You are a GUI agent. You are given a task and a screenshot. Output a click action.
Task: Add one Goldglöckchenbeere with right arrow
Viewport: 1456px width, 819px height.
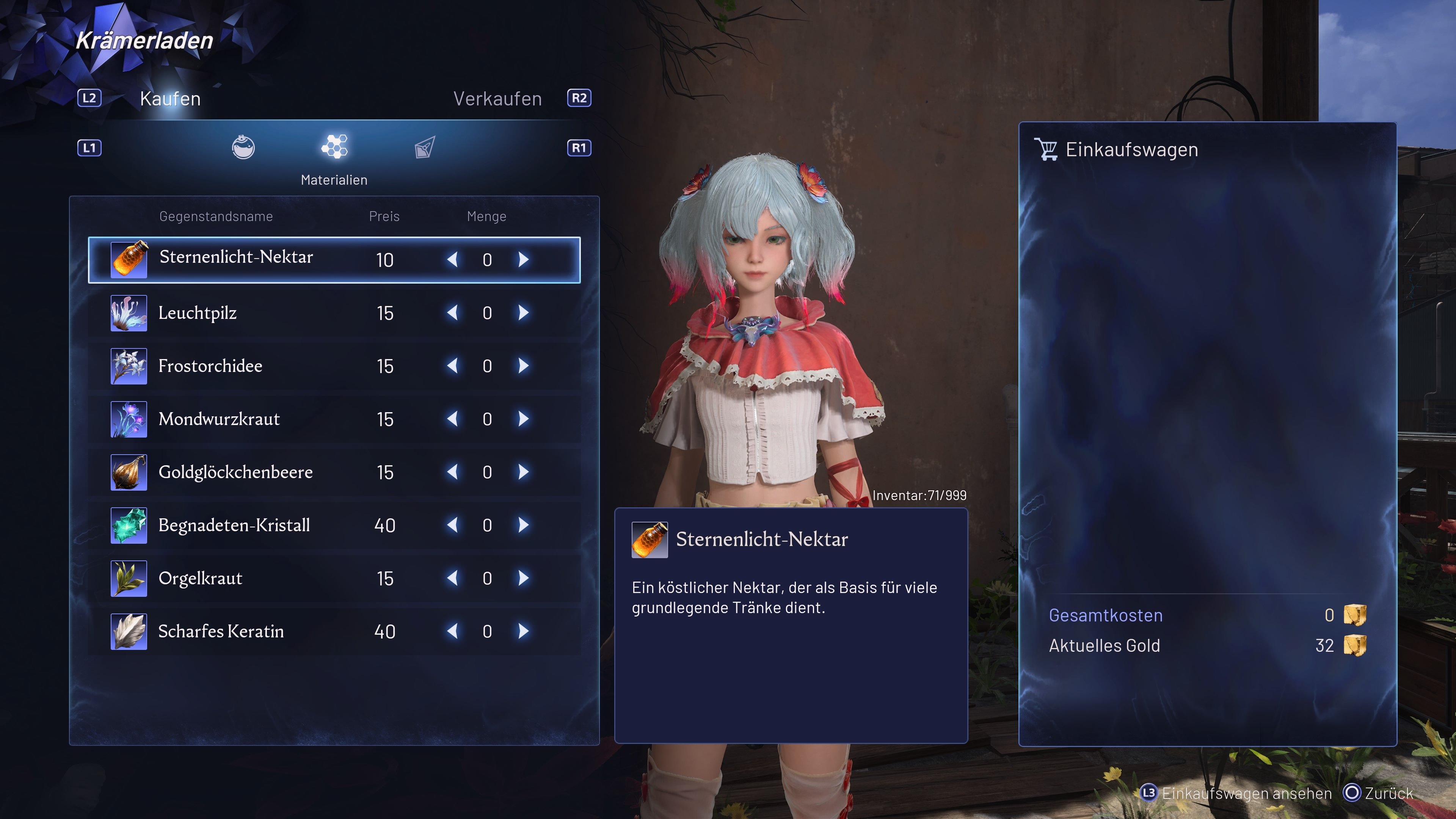[523, 472]
